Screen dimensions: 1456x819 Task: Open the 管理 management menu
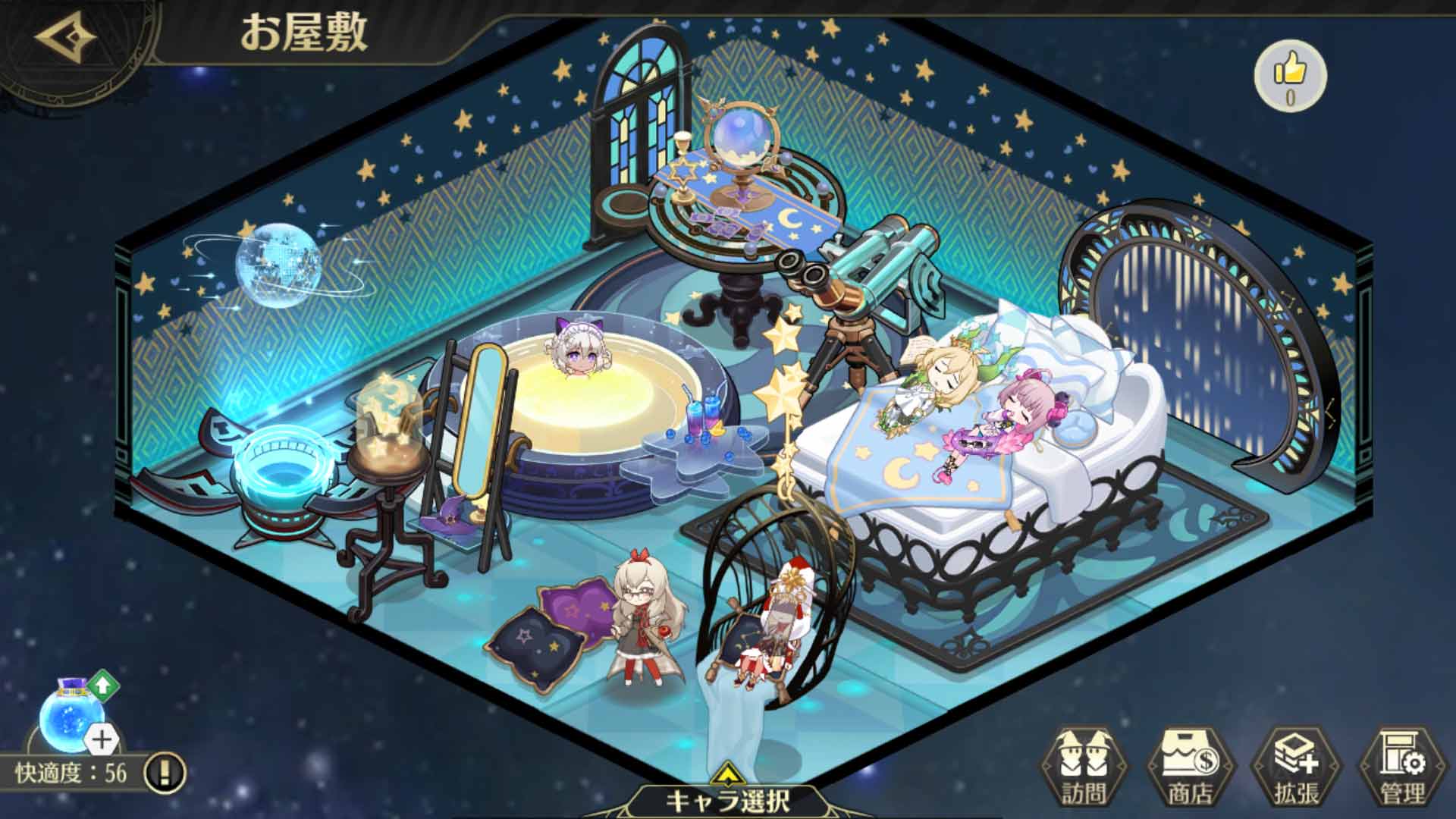pos(1402,767)
